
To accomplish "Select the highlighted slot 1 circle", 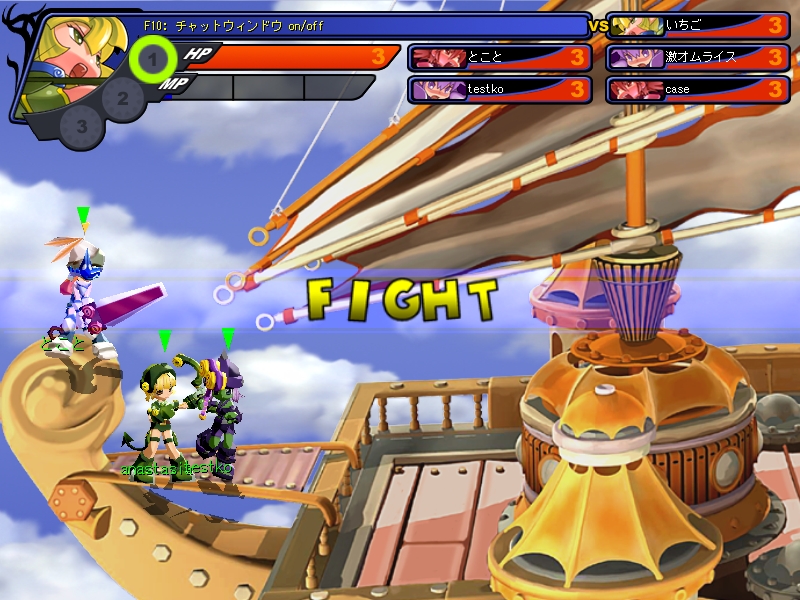I will (152, 61).
